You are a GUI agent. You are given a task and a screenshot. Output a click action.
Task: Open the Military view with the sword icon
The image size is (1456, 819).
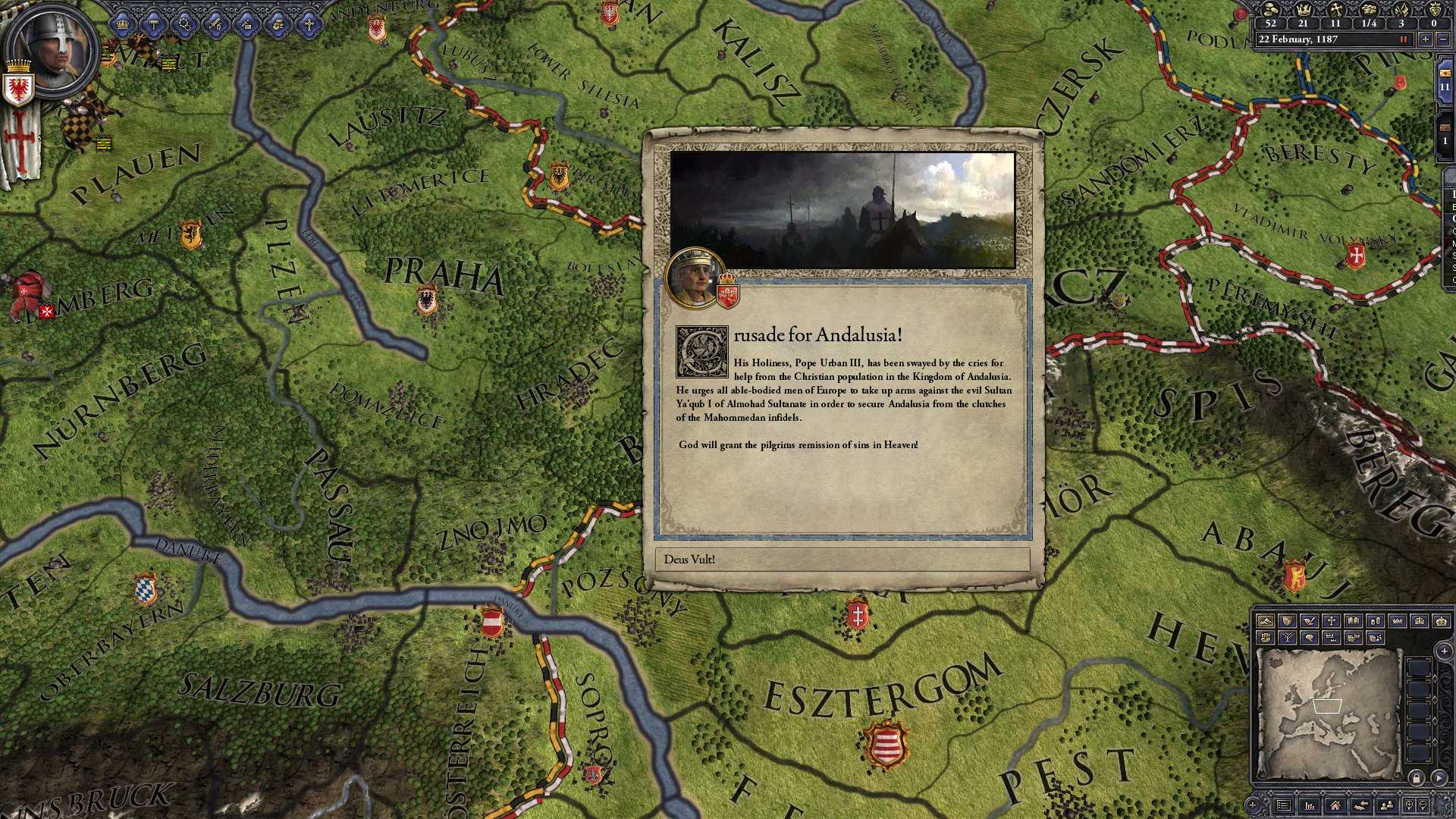(x=215, y=23)
